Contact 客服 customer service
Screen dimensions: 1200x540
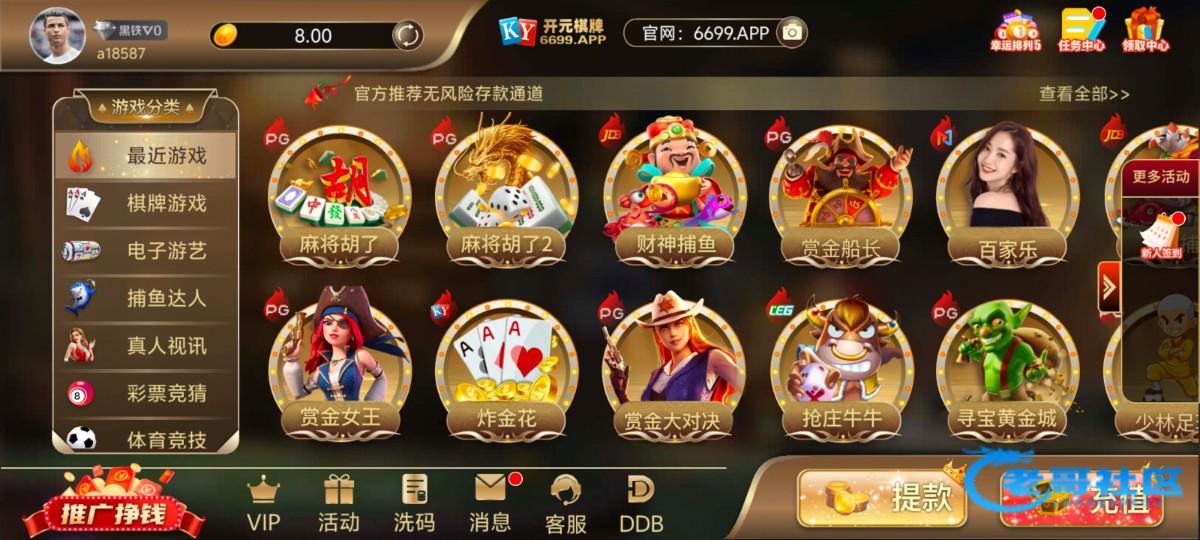click(x=566, y=503)
